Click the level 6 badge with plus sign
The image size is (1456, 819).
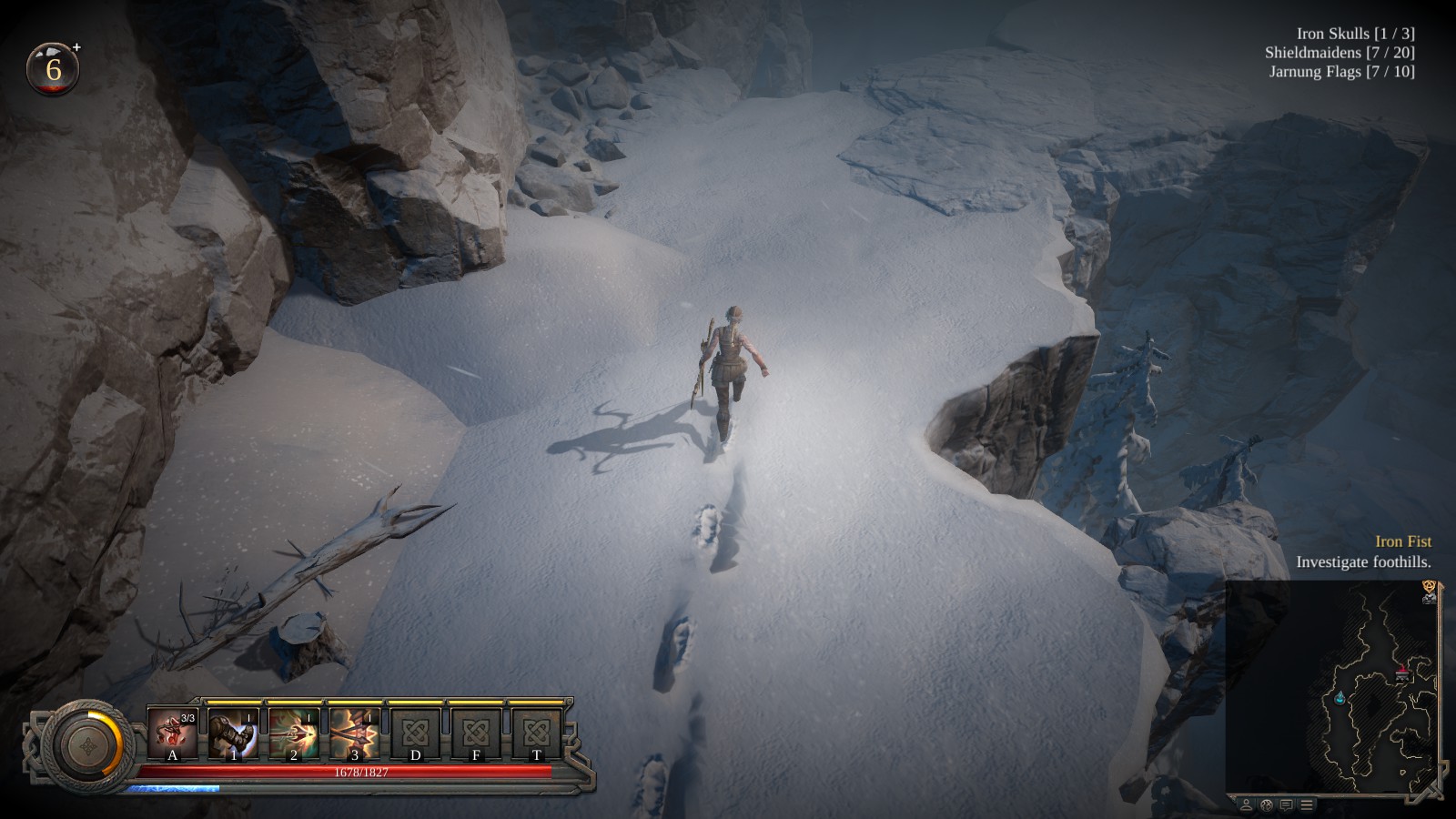54,69
